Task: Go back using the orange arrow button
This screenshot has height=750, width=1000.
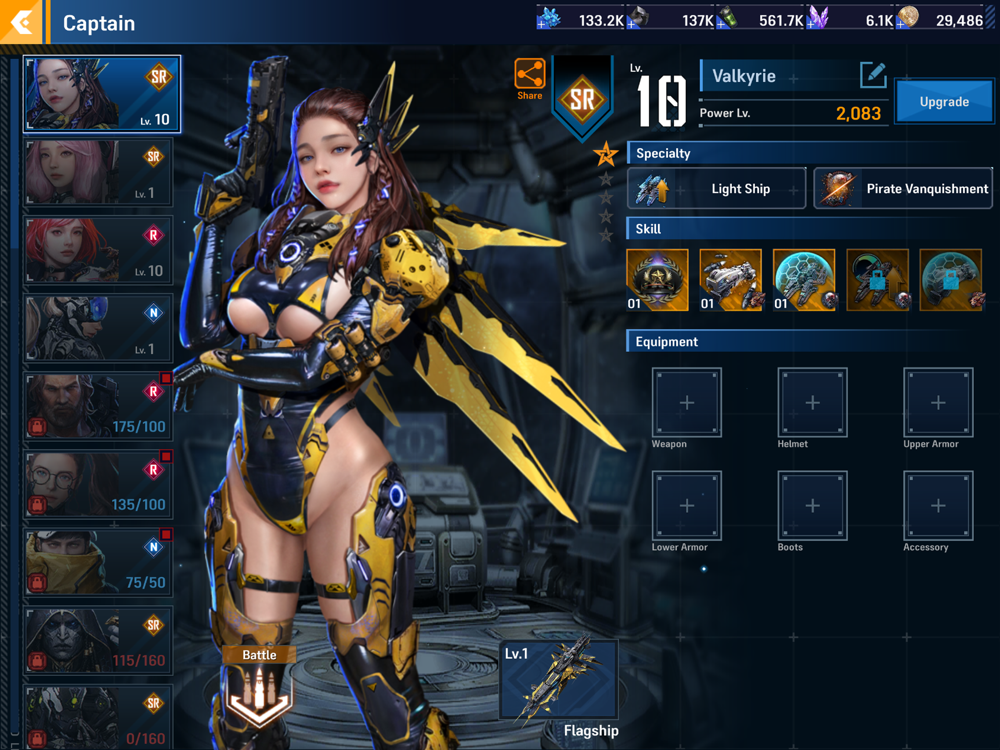Action: (x=21, y=22)
